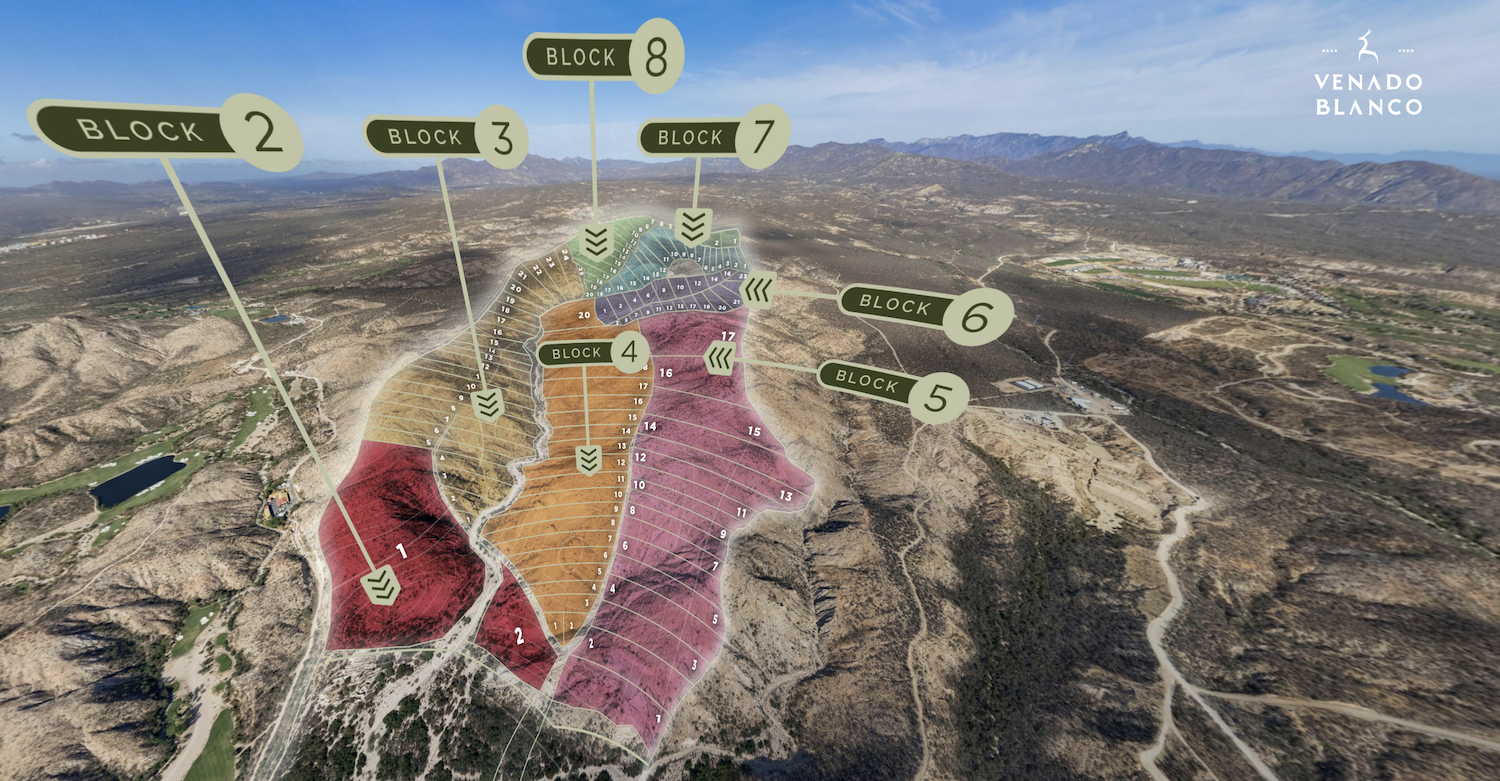Select the Block 7 label
Viewport: 1500px width, 781px height.
coord(713,137)
